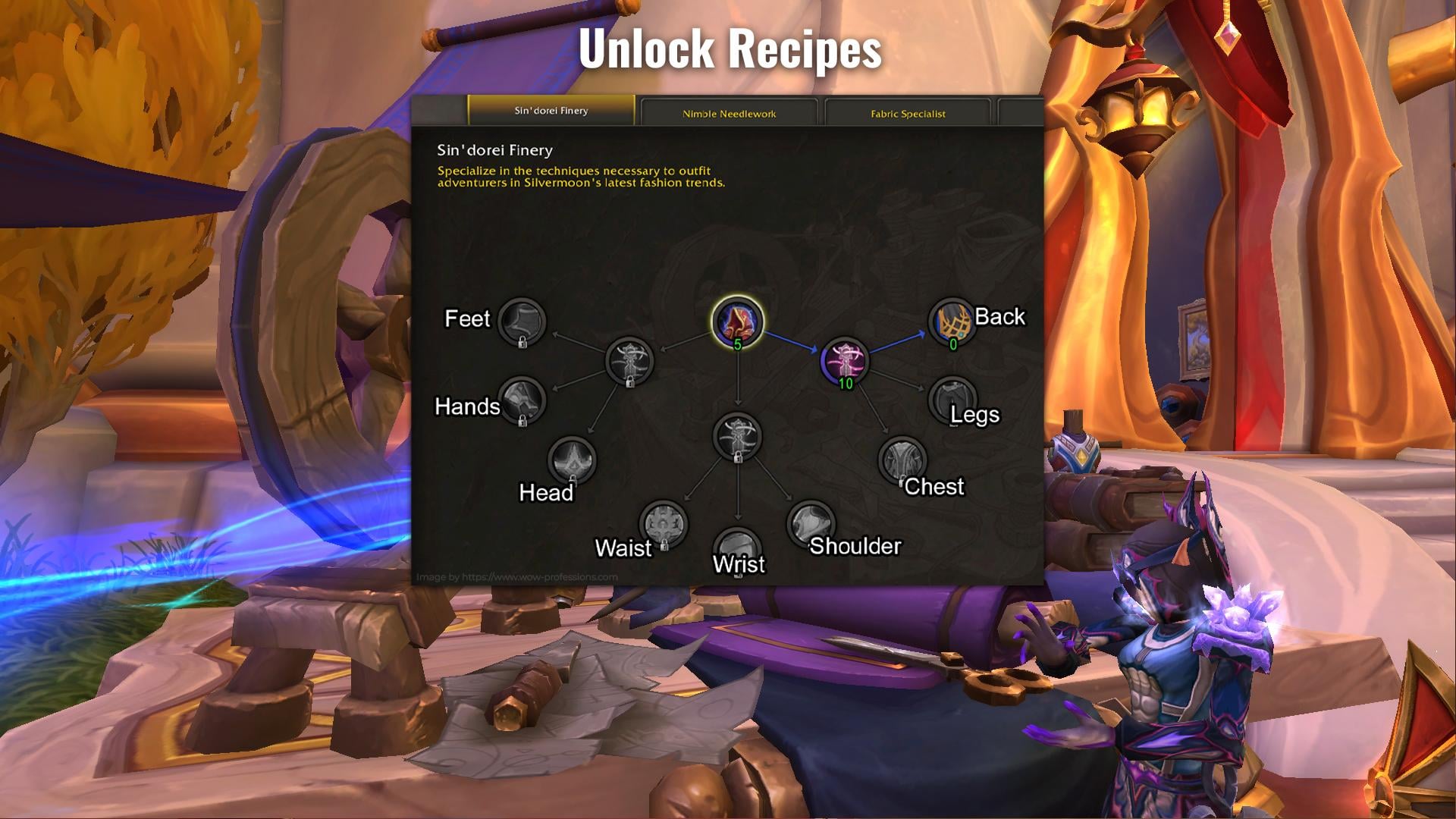Select the Legs specialization node
This screenshot has width=1456, height=819.
[x=952, y=399]
